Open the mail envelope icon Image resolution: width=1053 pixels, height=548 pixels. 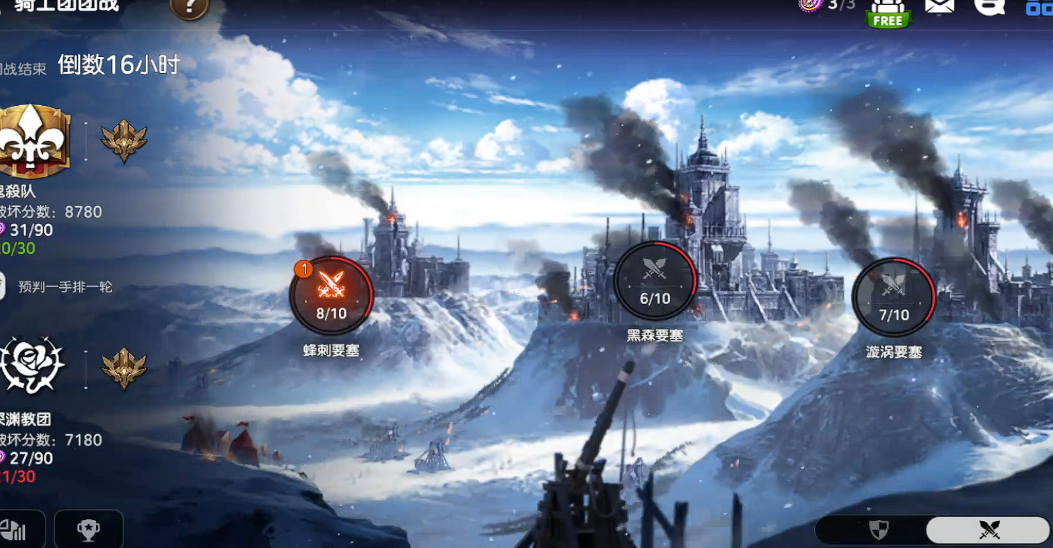(939, 6)
